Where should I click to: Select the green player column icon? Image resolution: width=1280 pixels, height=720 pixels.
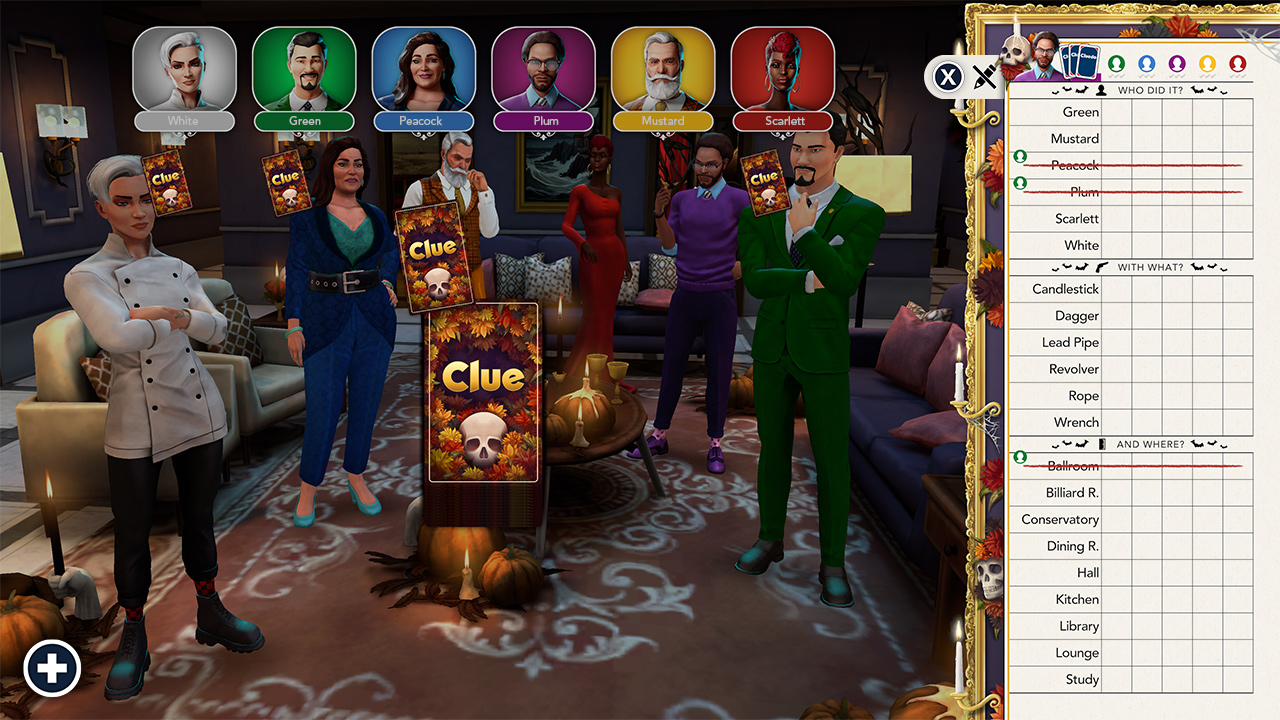[1116, 63]
